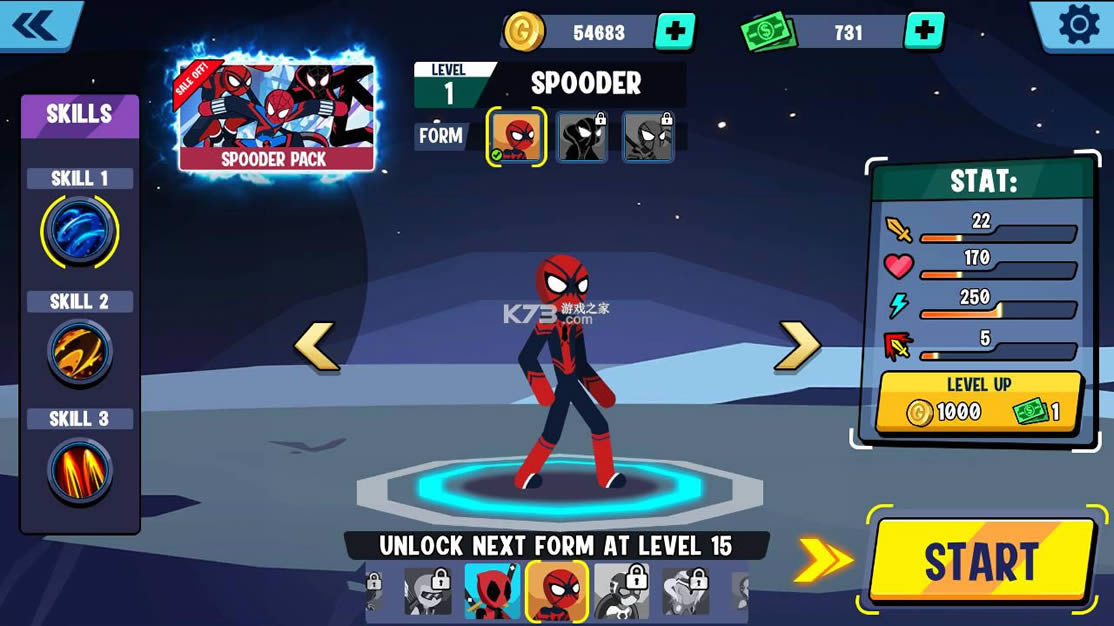This screenshot has height=626, width=1114.
Task: Select the locked gray form thumbnail
Action: 647,137
